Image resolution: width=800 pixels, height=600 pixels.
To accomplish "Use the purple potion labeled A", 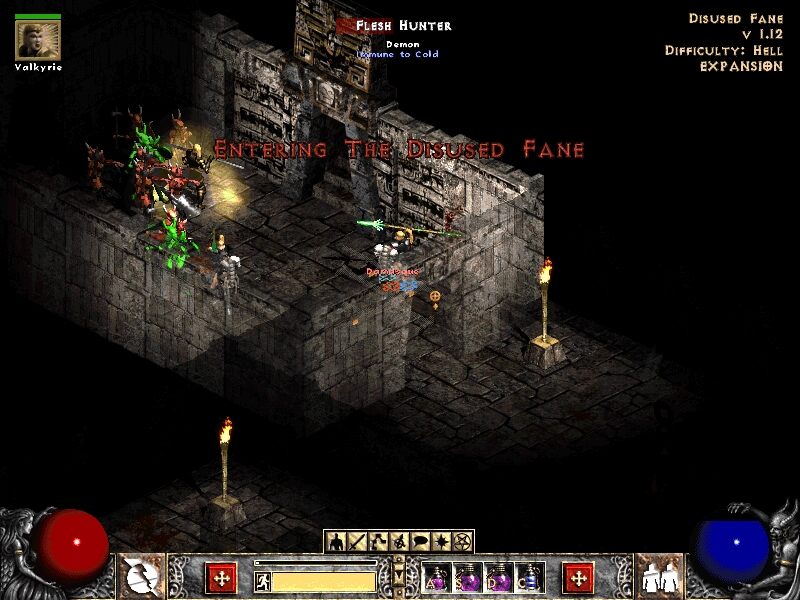I will pos(436,578).
